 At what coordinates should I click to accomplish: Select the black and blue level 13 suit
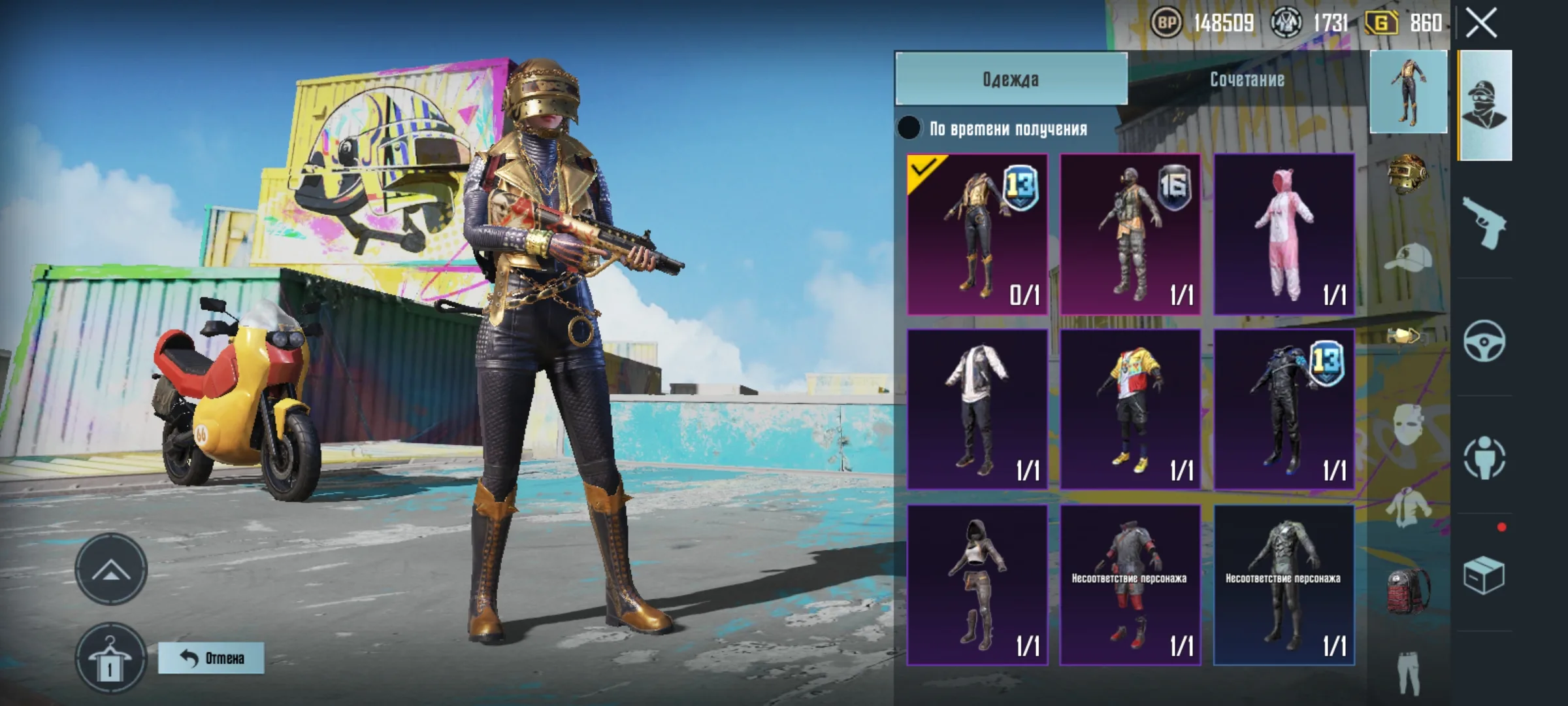[x=1284, y=409]
